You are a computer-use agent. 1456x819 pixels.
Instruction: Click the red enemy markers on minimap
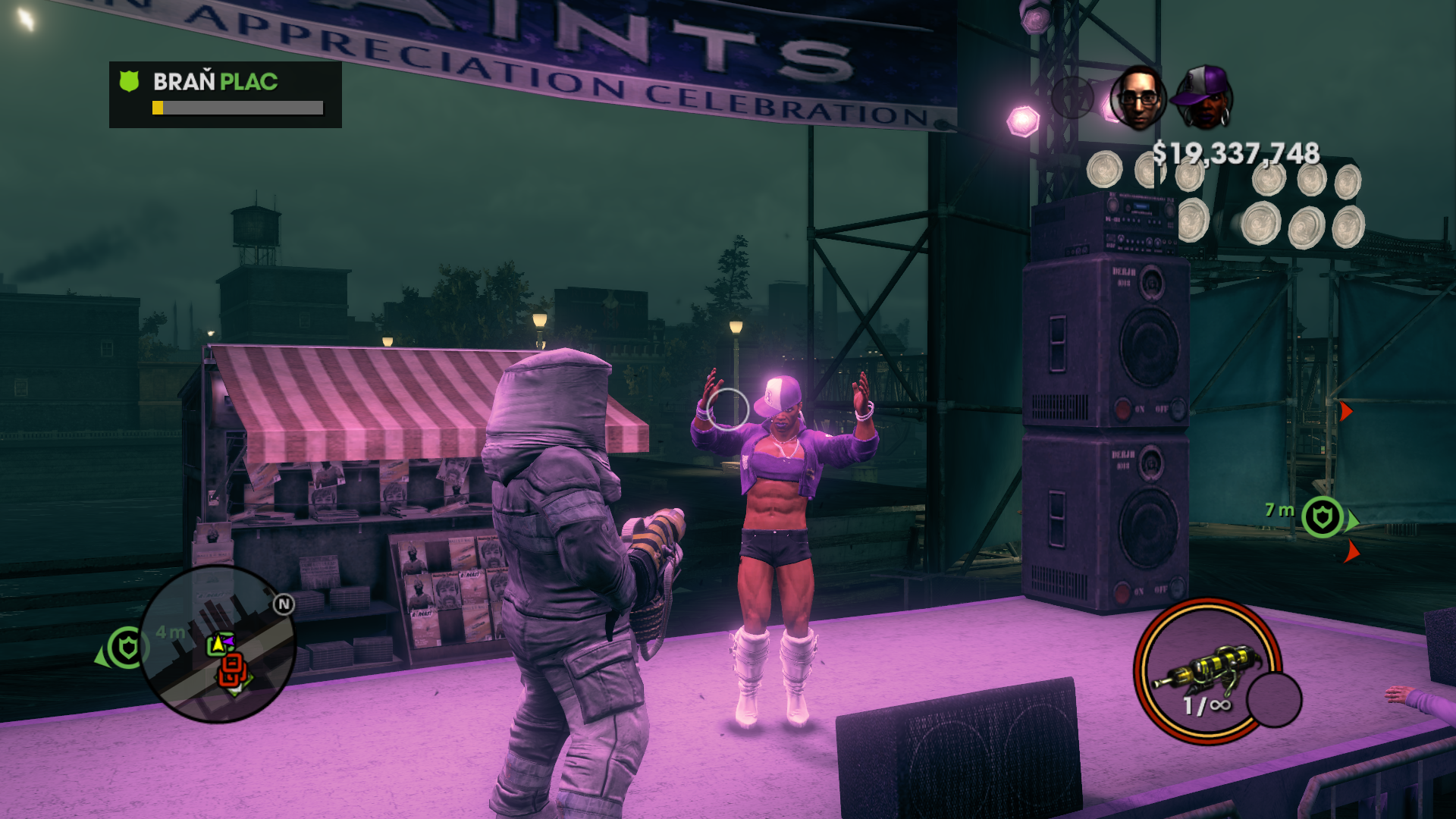(x=233, y=670)
